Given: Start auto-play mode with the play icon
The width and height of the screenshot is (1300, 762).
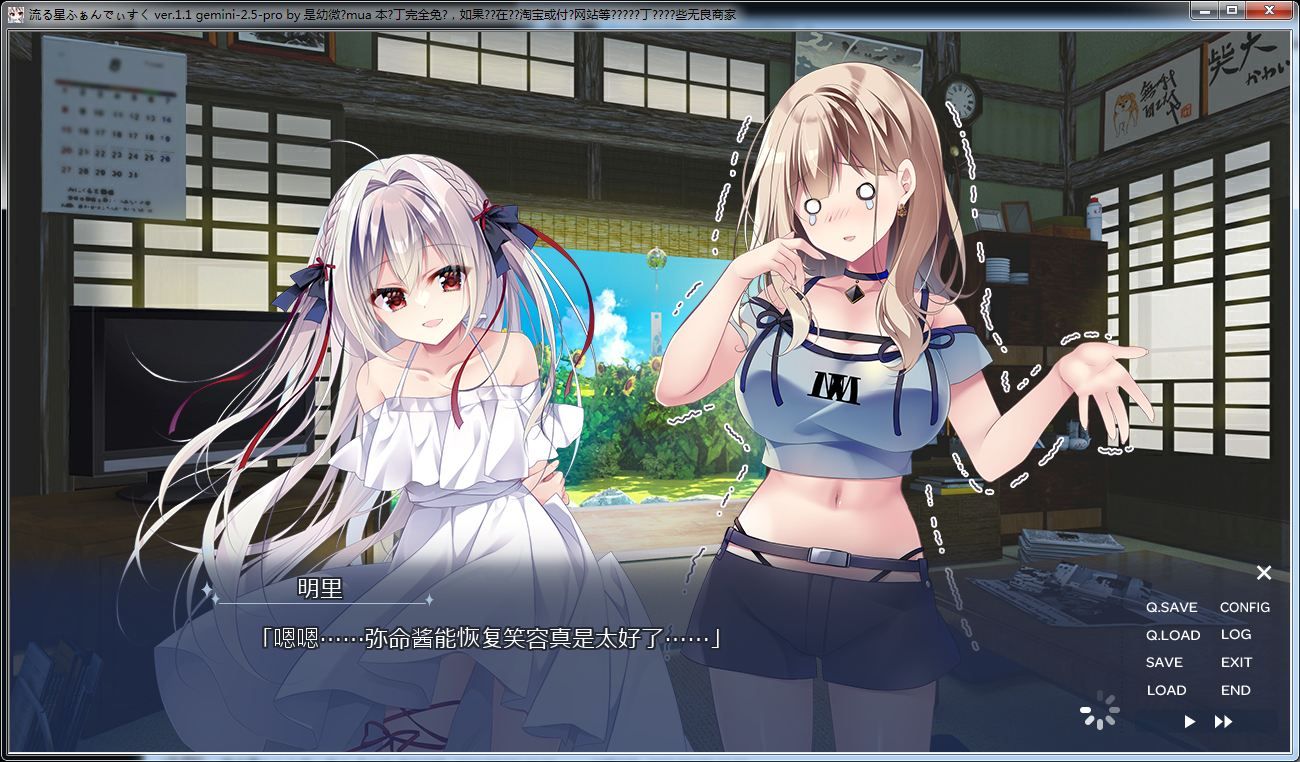Looking at the screenshot, I should (1189, 719).
